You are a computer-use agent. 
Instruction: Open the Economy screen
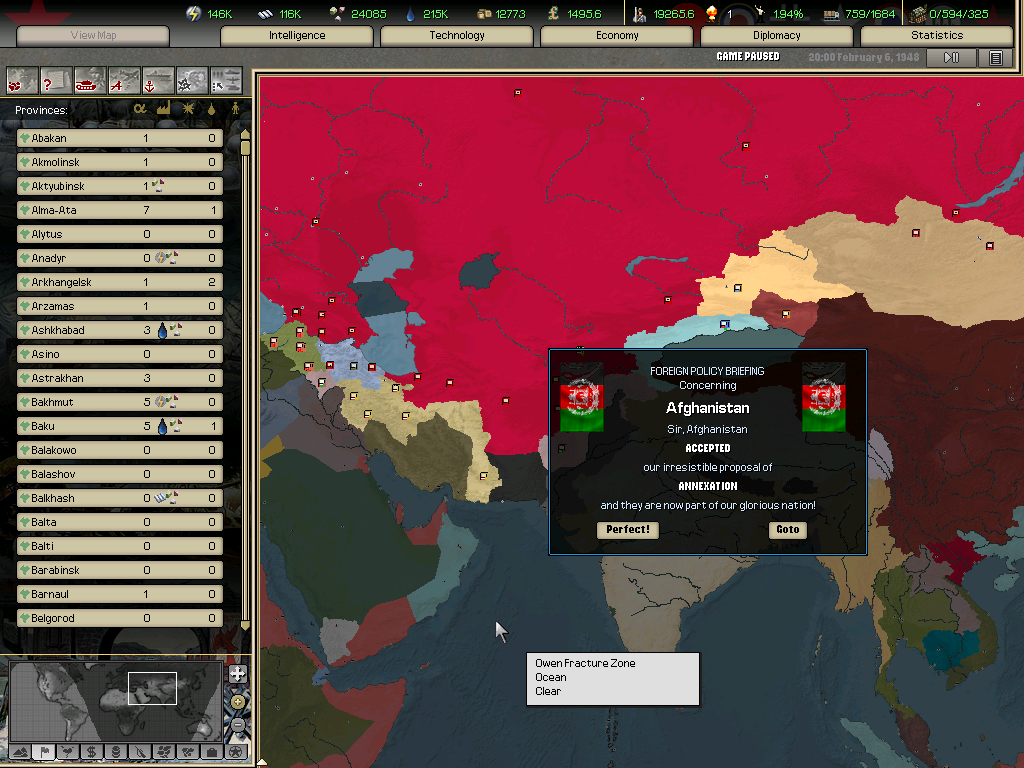click(x=617, y=36)
